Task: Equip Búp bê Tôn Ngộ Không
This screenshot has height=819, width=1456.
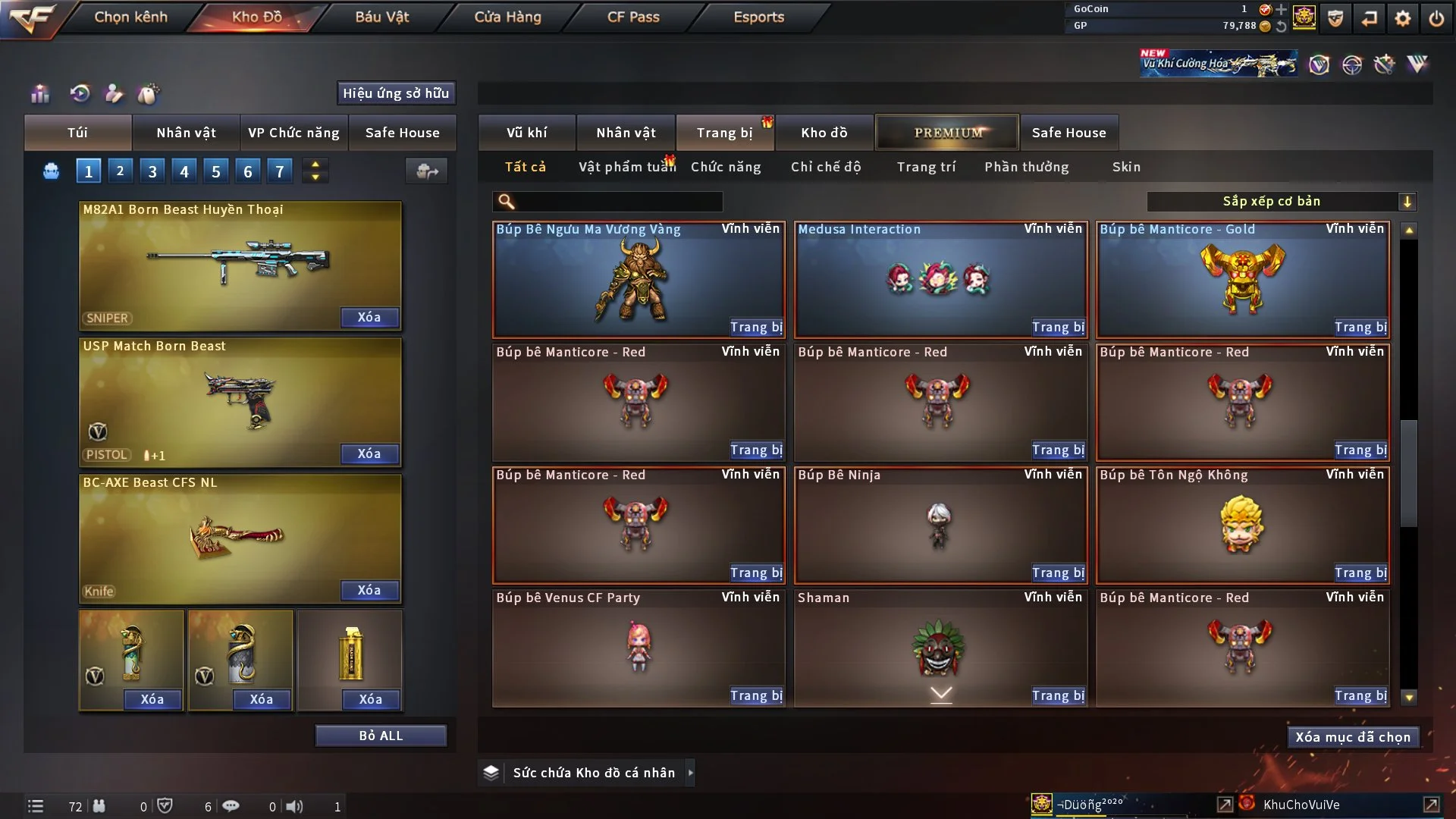Action: click(1360, 573)
